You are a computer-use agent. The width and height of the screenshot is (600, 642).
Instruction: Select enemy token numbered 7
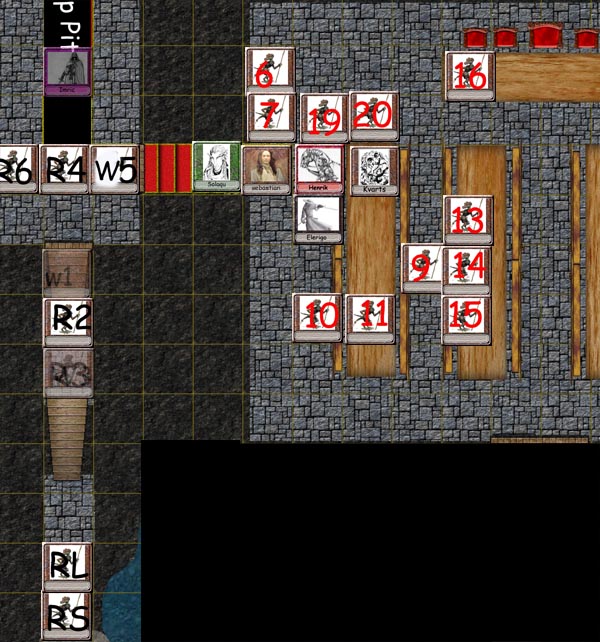(270, 117)
